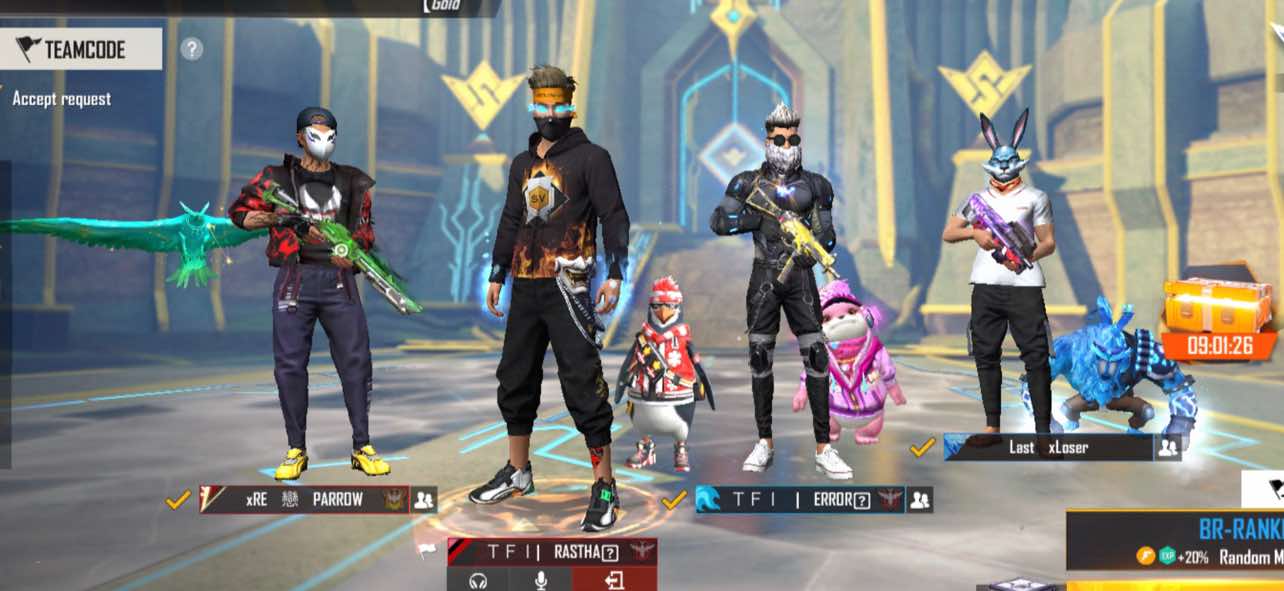Select your TFI RASTHA nameplate
Image resolution: width=1284 pixels, height=591 pixels.
[551, 551]
